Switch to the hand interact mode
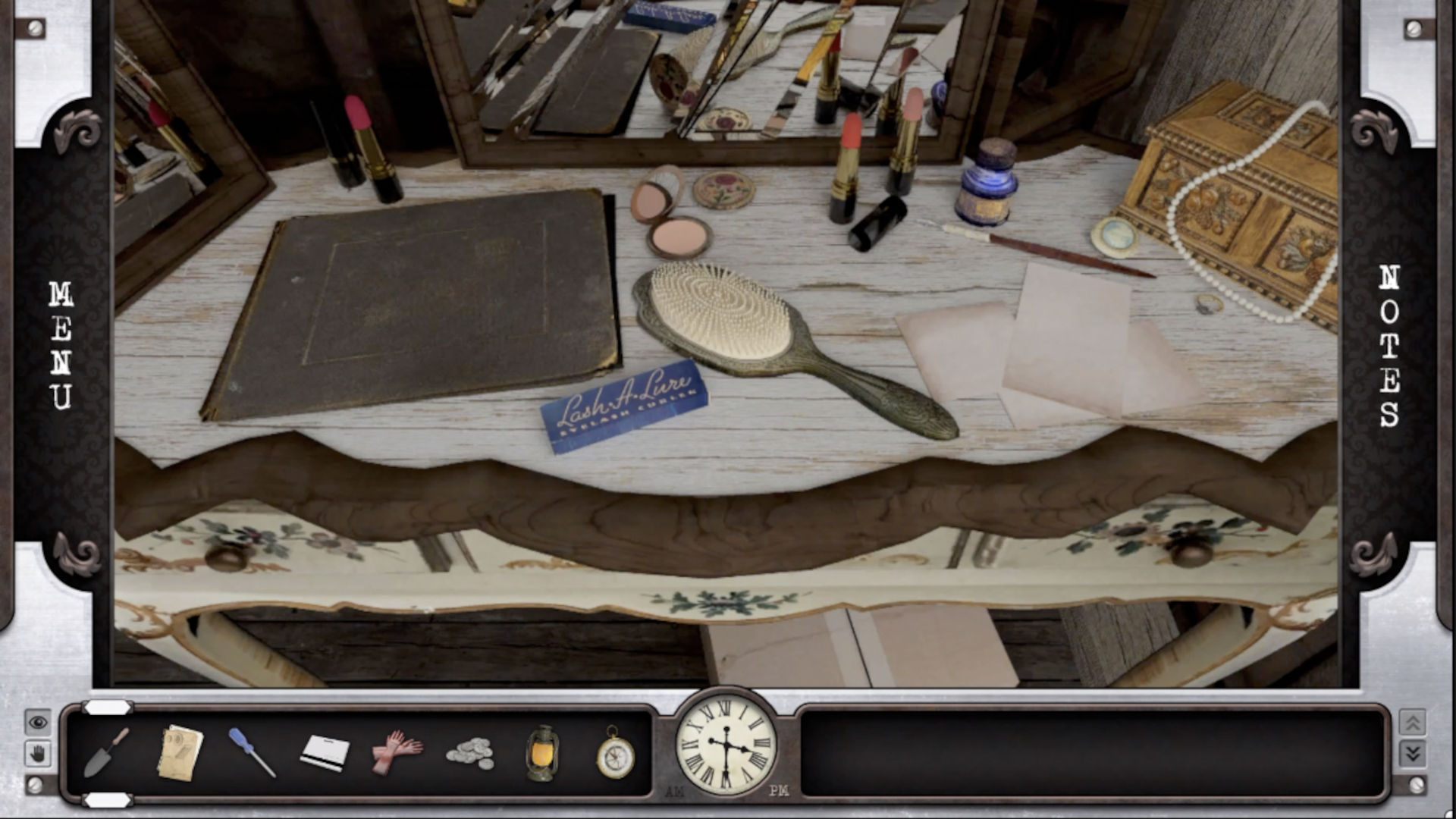Screen dimensions: 1456x819 pos(38,754)
